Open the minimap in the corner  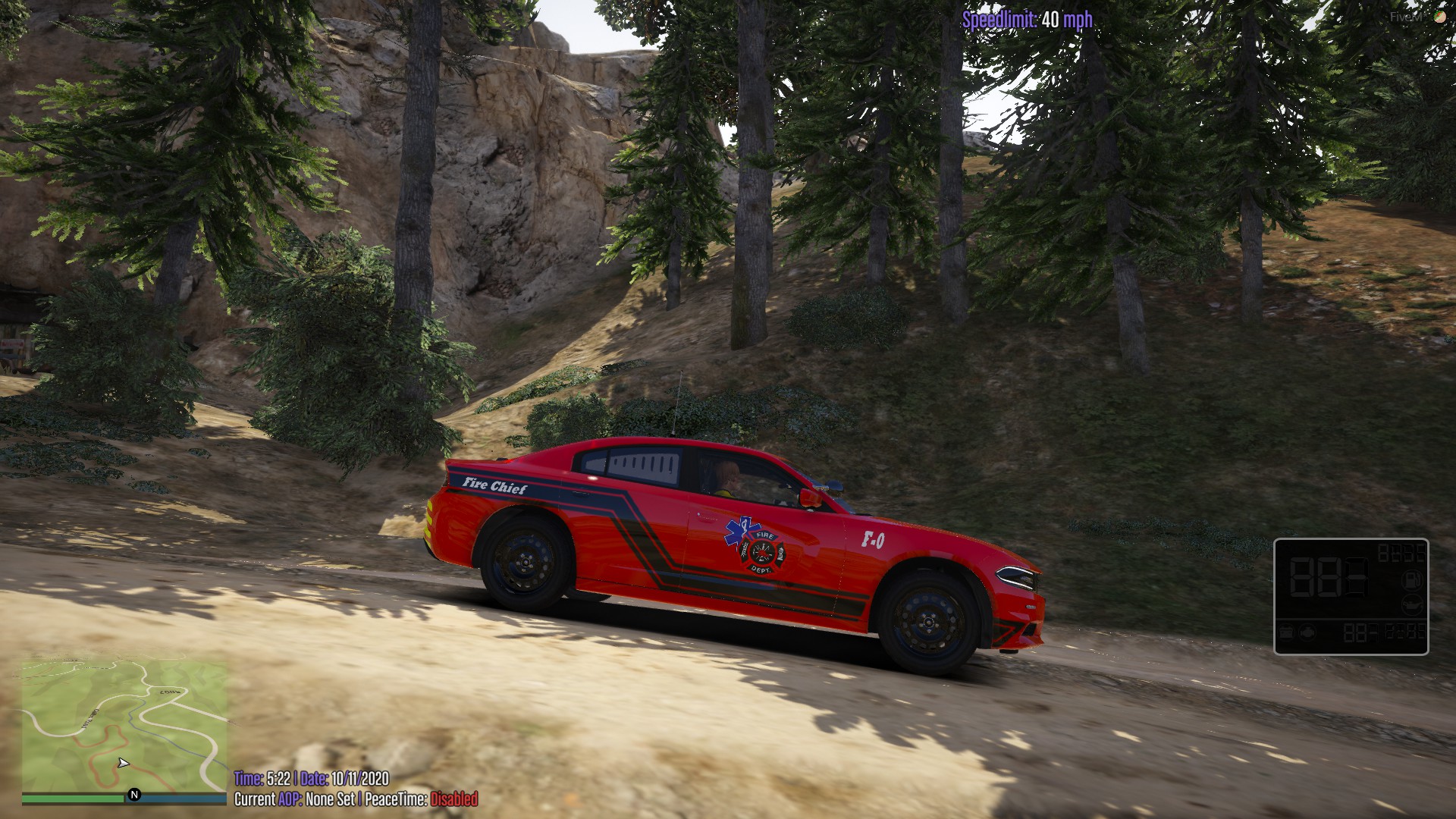[x=124, y=725]
